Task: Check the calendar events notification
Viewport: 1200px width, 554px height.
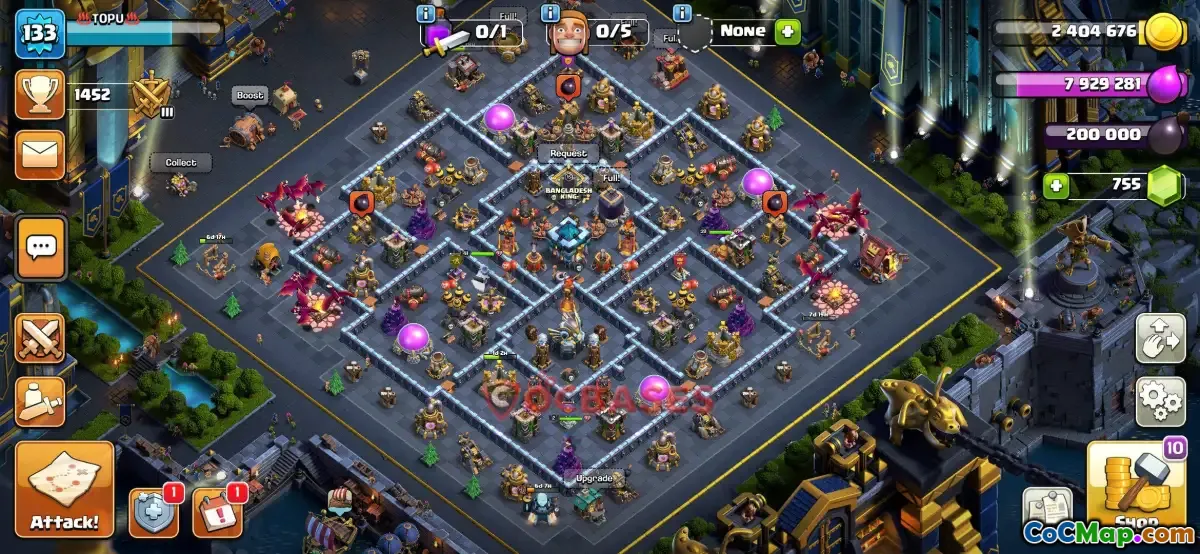Action: (216, 513)
